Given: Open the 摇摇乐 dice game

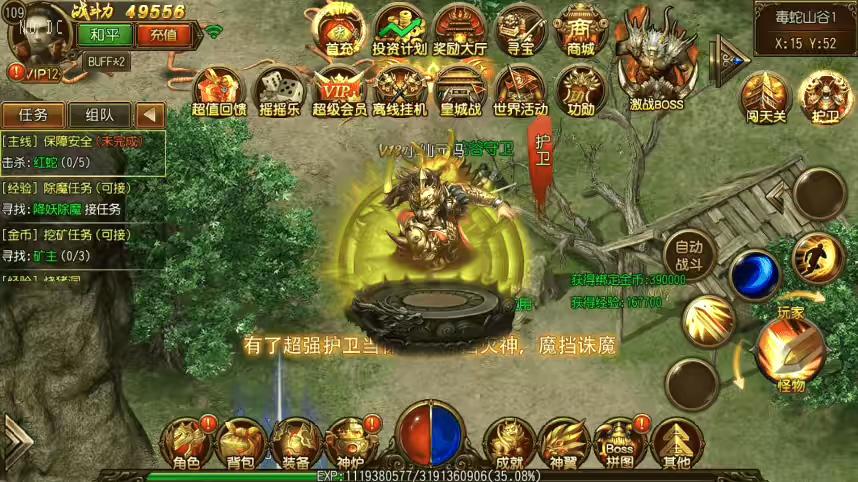Looking at the screenshot, I should pyautogui.click(x=279, y=91).
